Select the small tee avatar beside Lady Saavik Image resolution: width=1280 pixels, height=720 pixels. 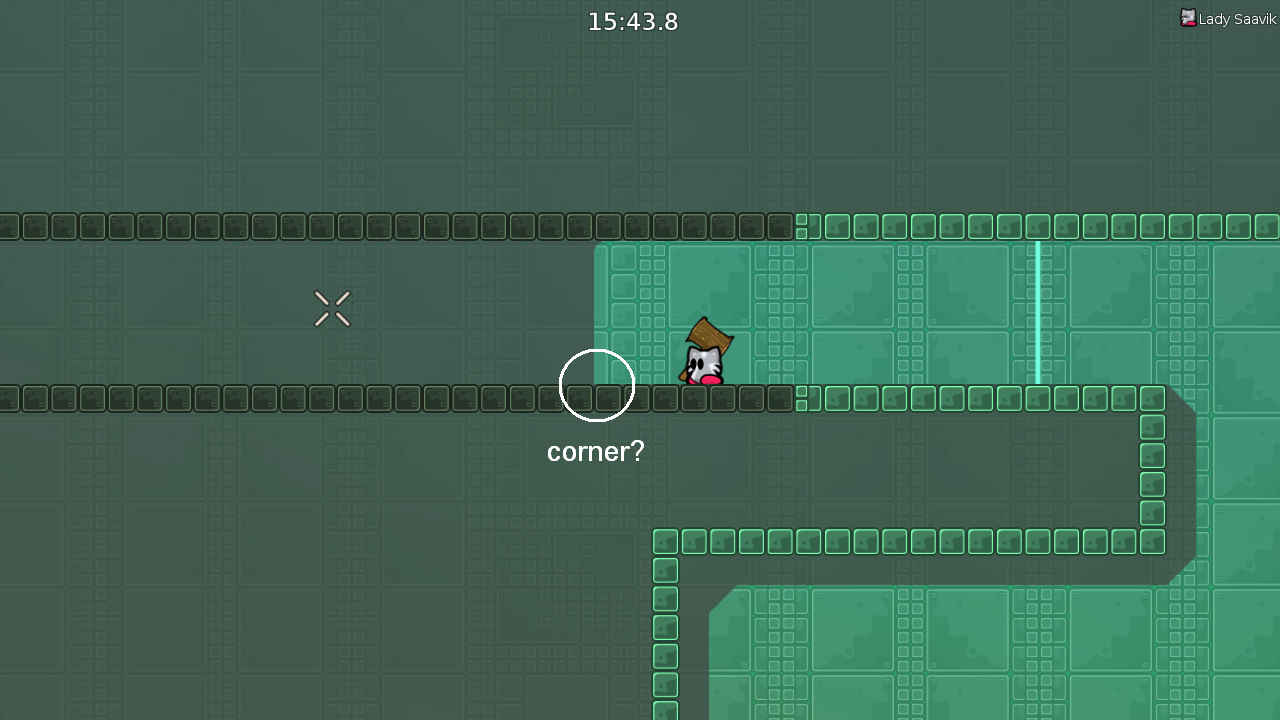1188,18
